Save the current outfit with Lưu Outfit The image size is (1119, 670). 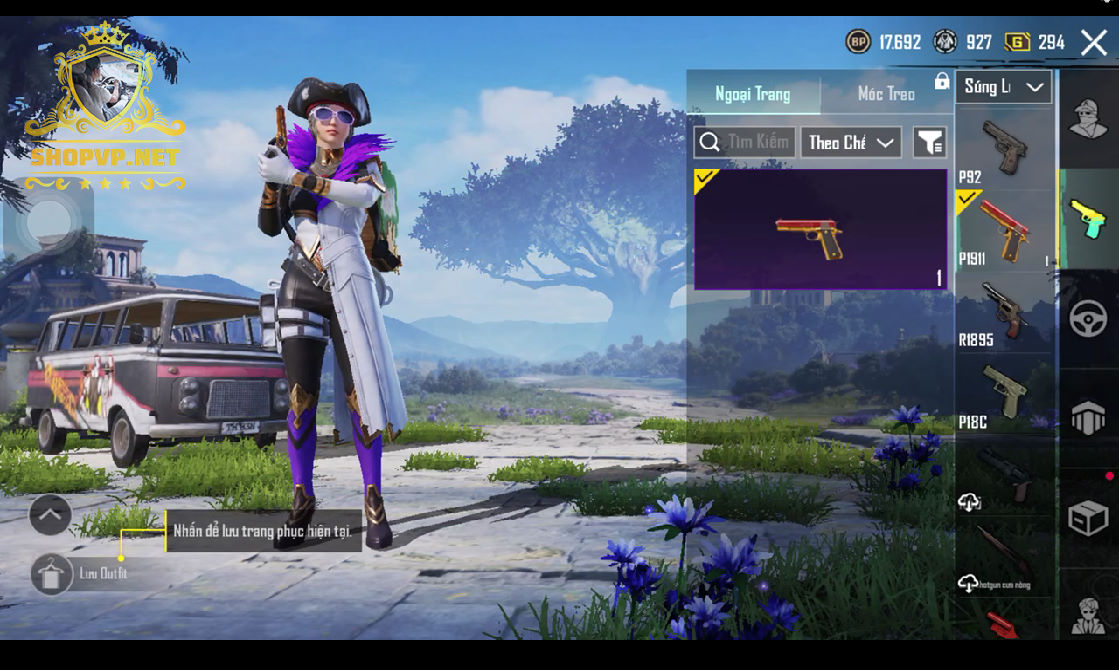click(52, 574)
